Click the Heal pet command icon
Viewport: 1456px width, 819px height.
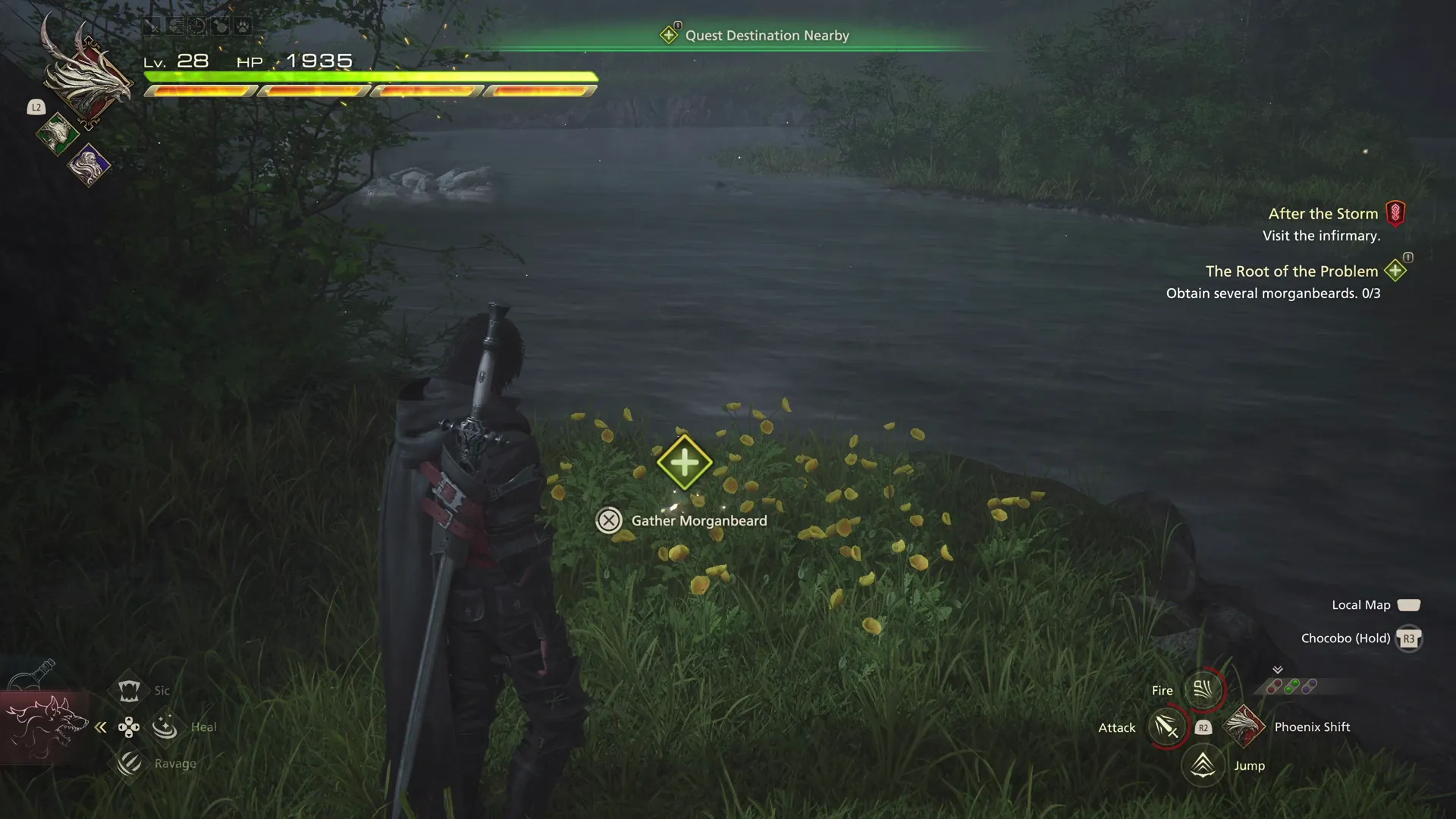pyautogui.click(x=165, y=726)
